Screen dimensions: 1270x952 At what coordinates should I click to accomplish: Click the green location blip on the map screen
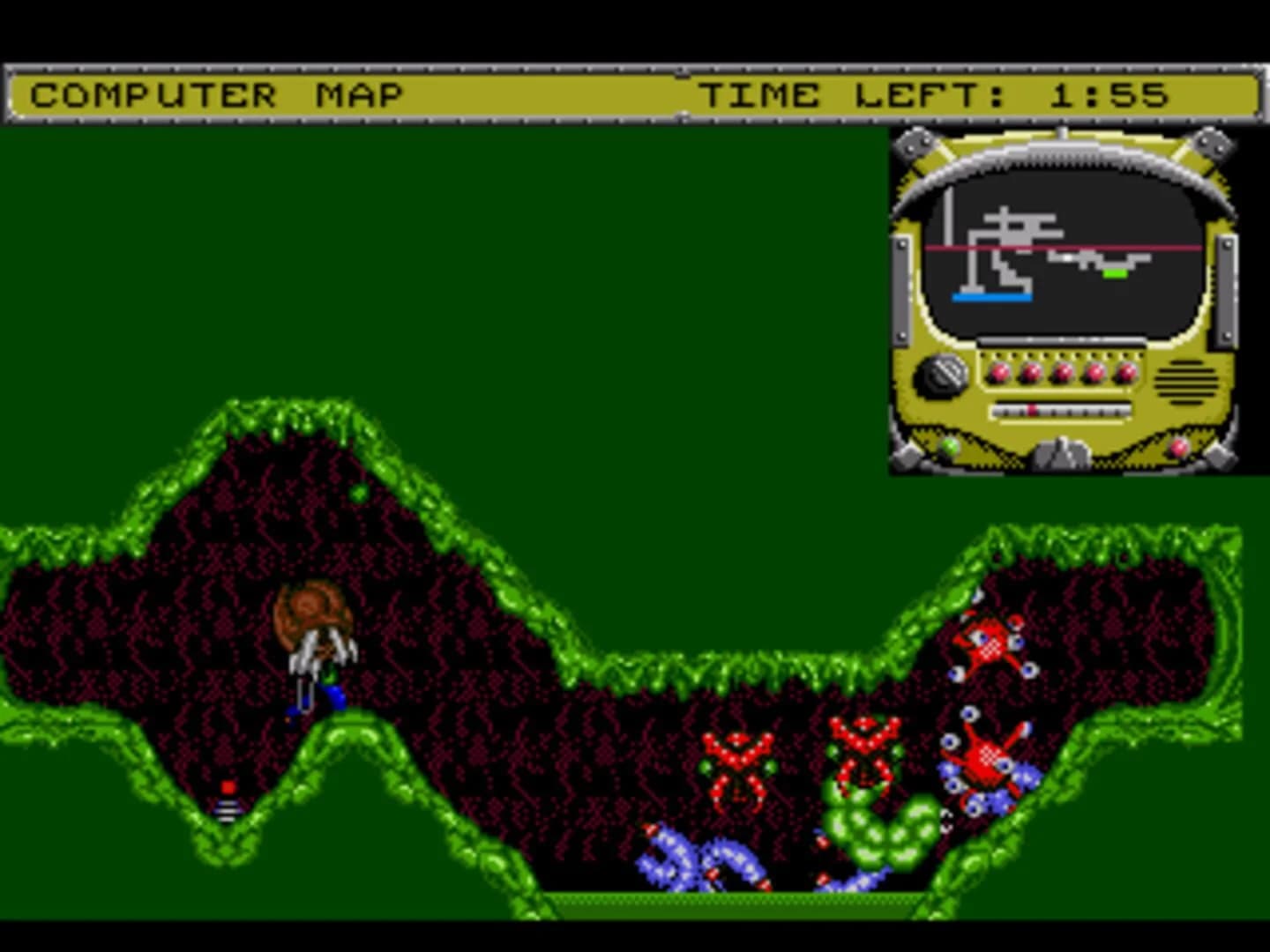tap(1115, 274)
